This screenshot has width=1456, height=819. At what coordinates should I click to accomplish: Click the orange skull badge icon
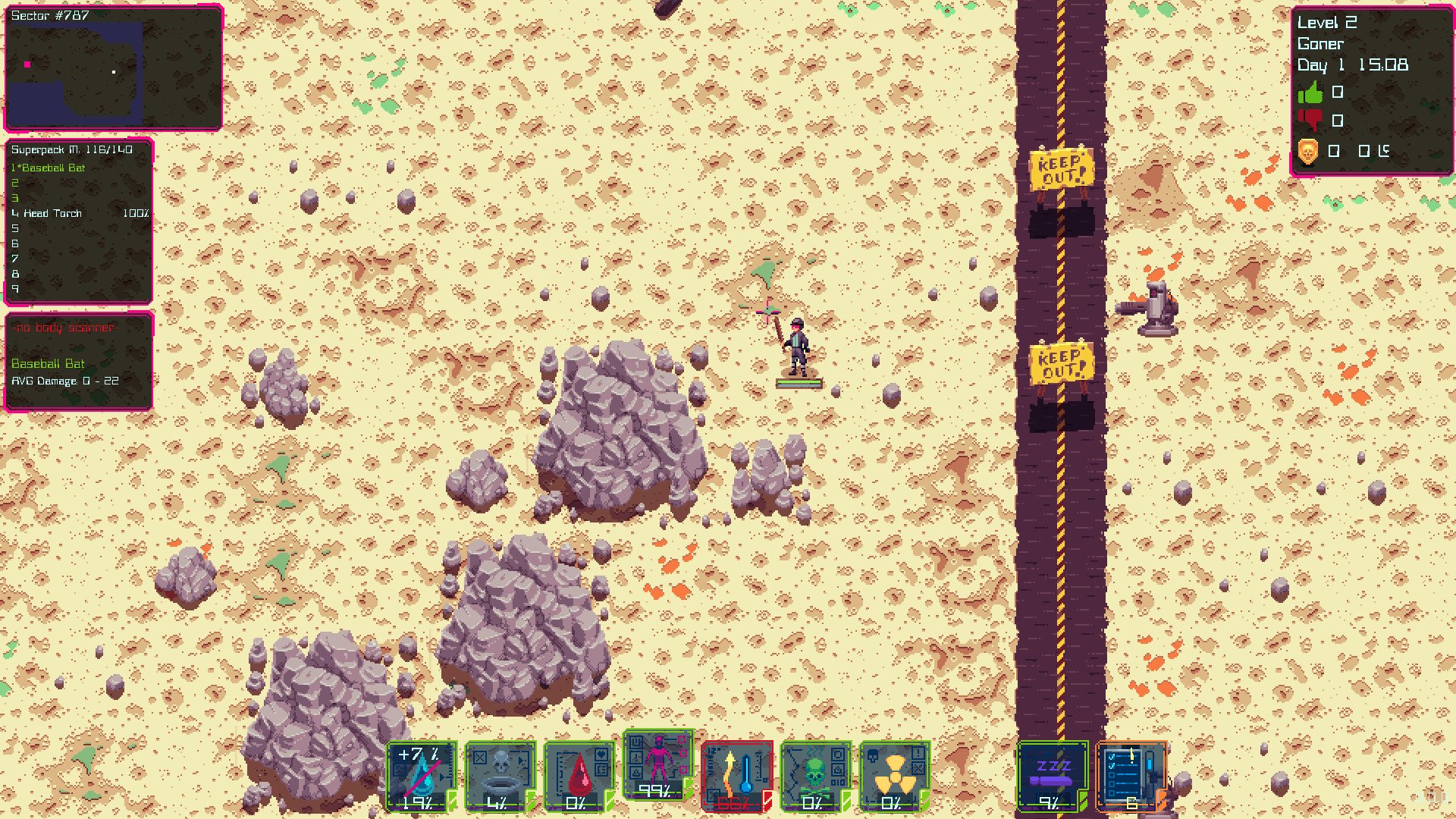tap(1309, 151)
